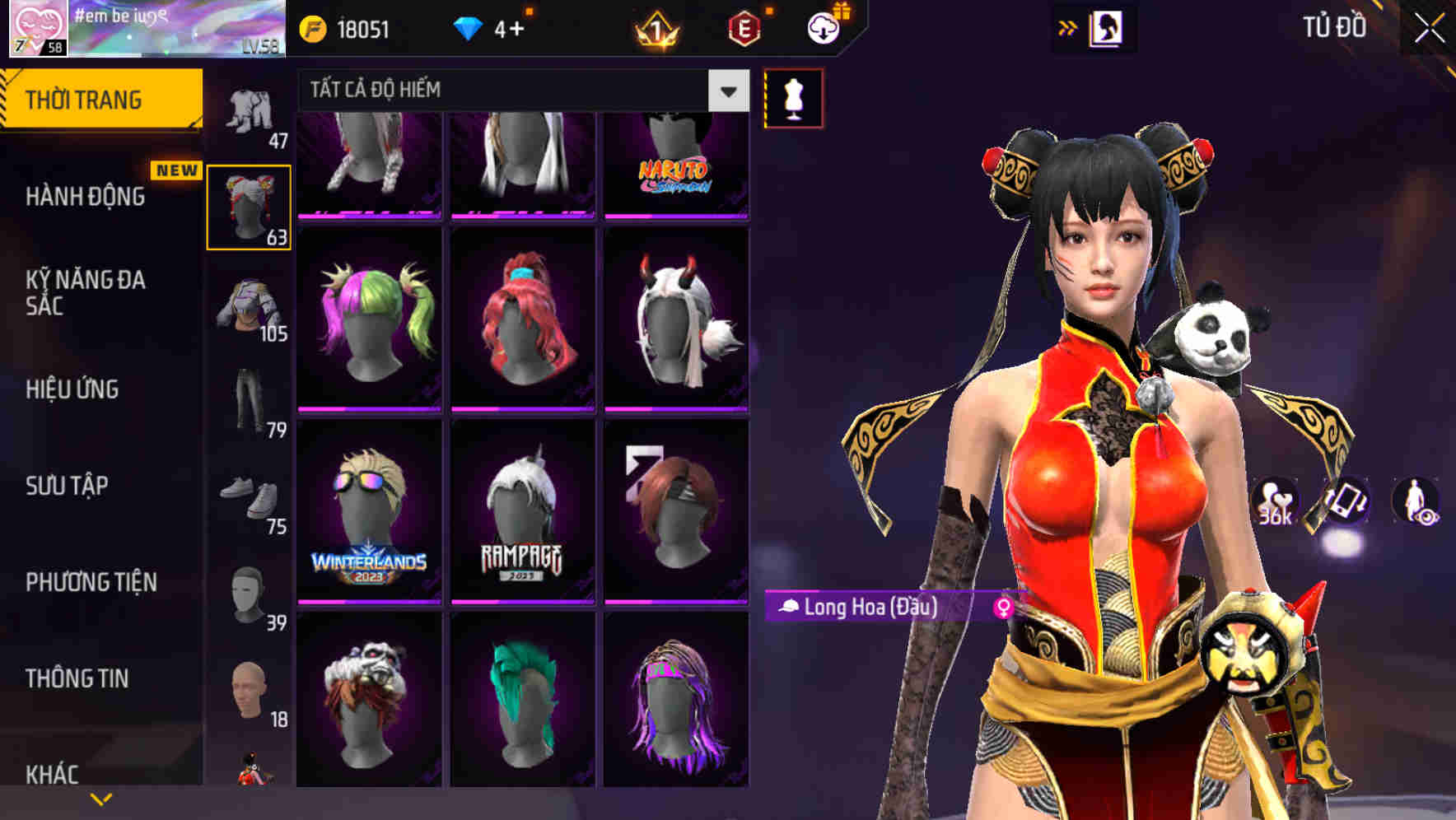This screenshot has height=820, width=1456.
Task: Open the cloud download gift icon
Action: point(823,26)
